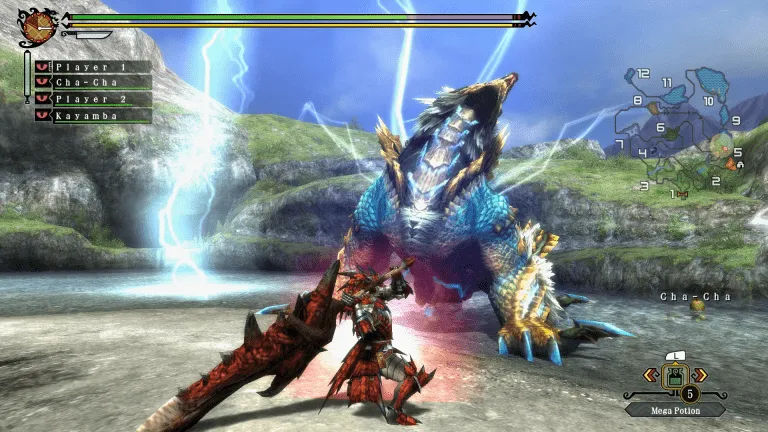
Task: Select Player 1 in the party list
Action: click(93, 67)
